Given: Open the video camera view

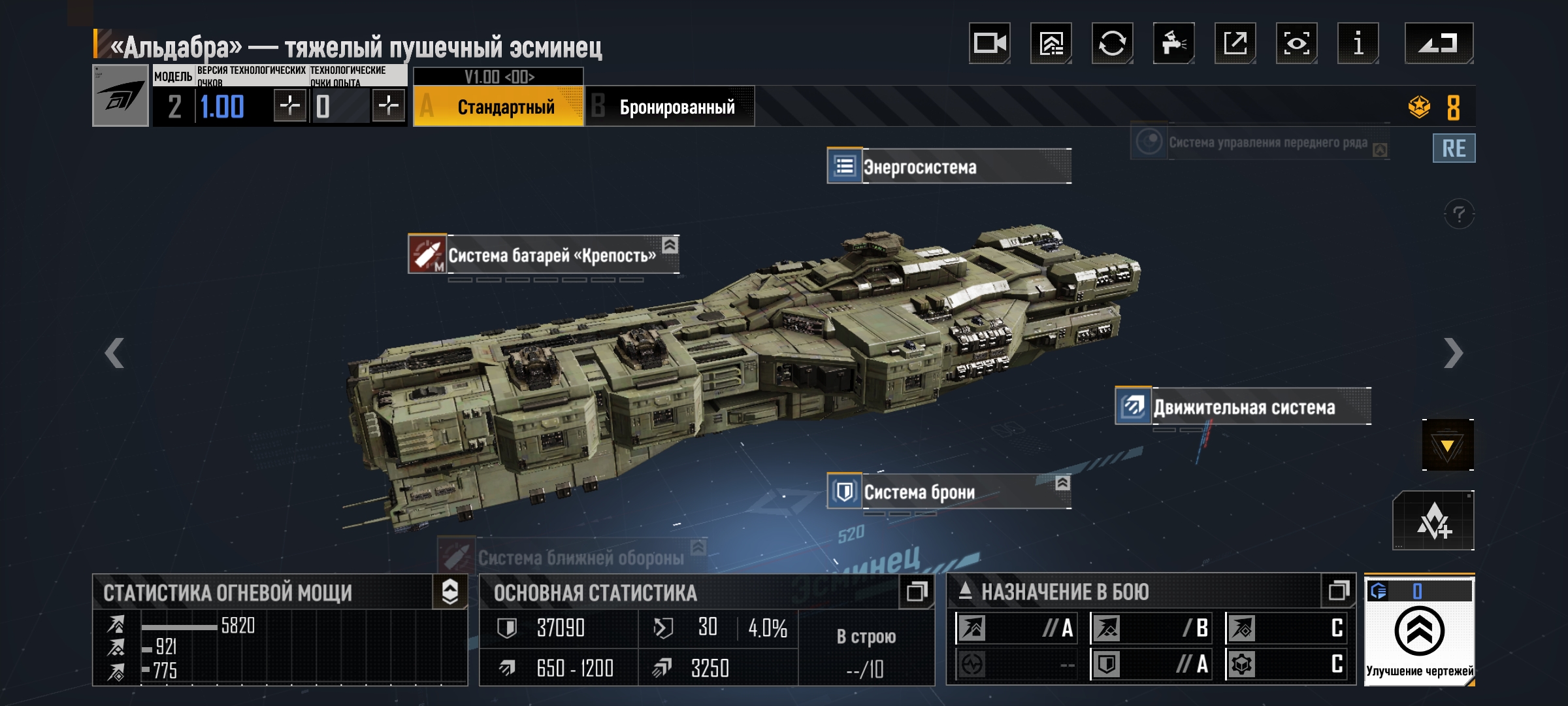Looking at the screenshot, I should tap(989, 44).
